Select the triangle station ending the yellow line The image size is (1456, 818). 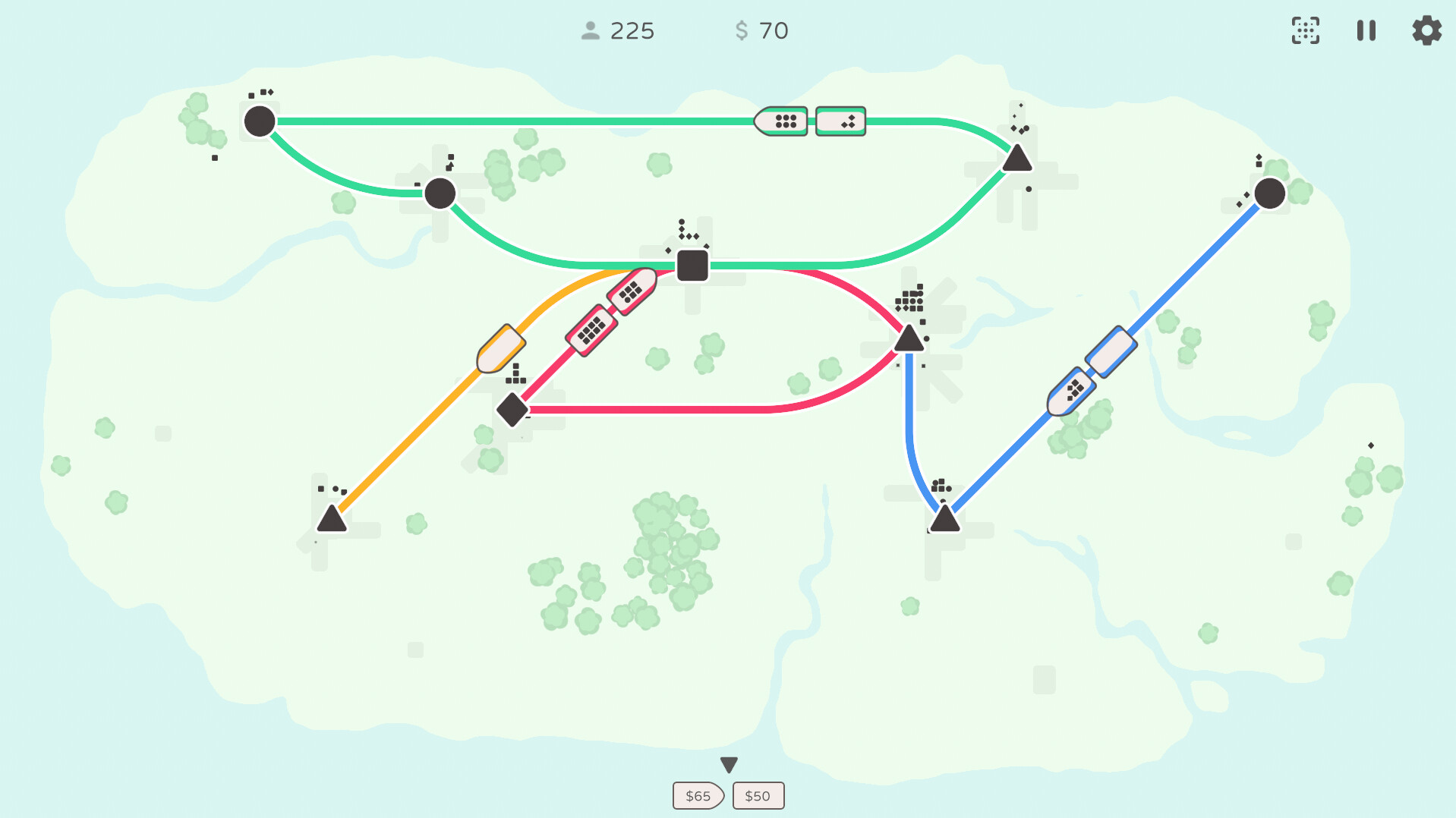(x=330, y=519)
